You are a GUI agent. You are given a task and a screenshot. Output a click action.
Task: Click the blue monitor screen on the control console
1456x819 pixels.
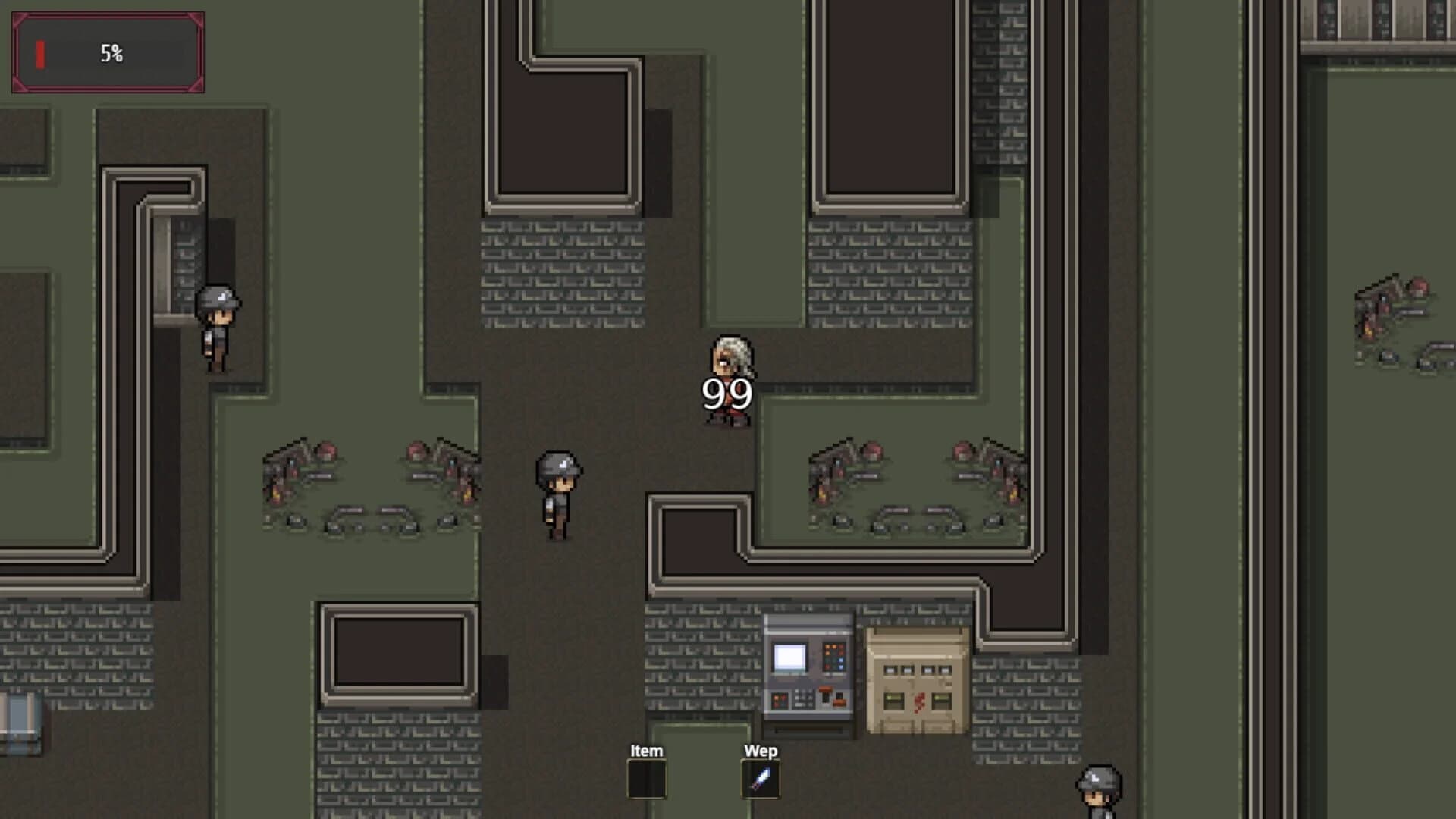coord(790,656)
